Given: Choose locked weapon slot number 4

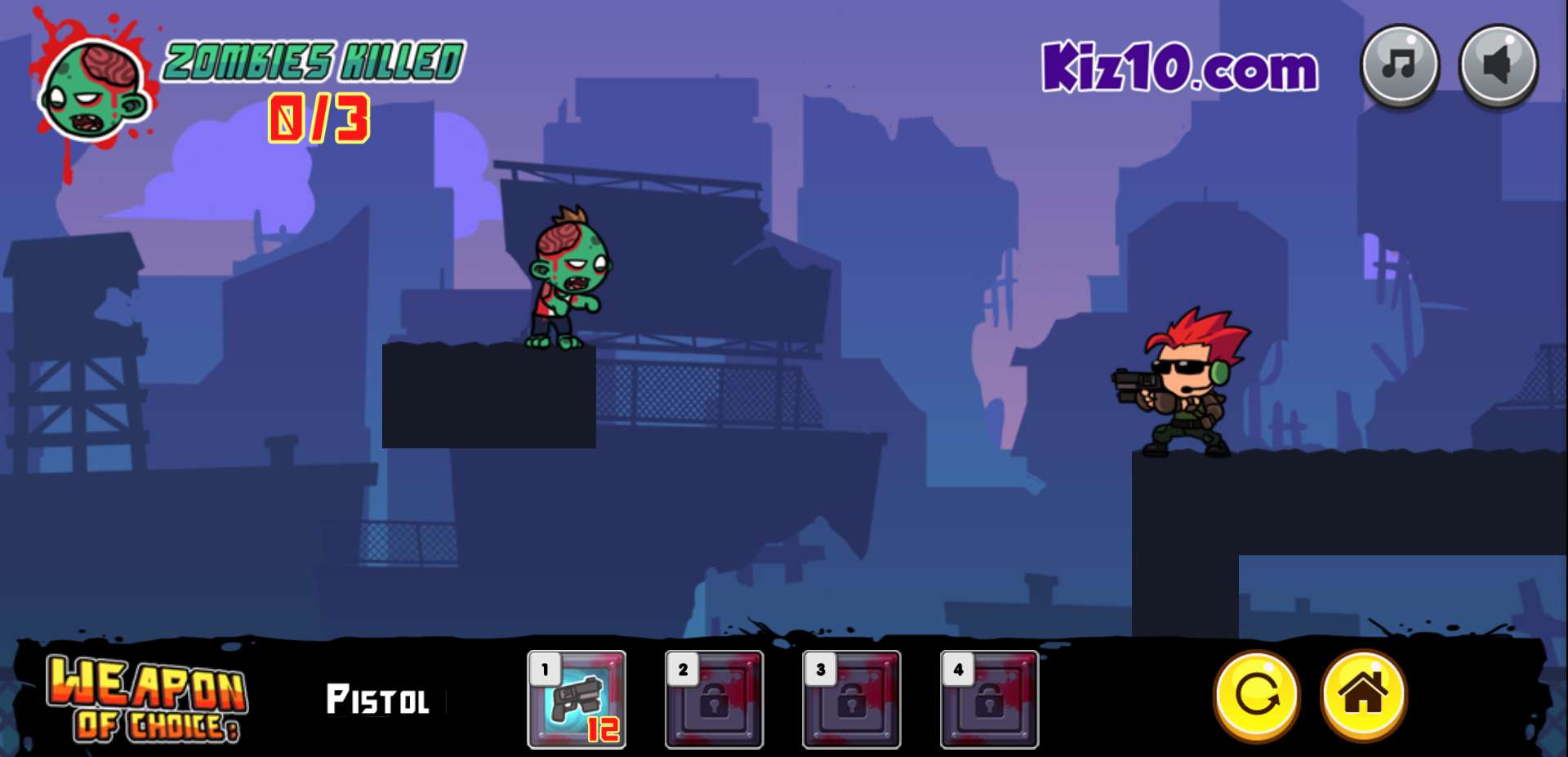Looking at the screenshot, I should coord(989,699).
